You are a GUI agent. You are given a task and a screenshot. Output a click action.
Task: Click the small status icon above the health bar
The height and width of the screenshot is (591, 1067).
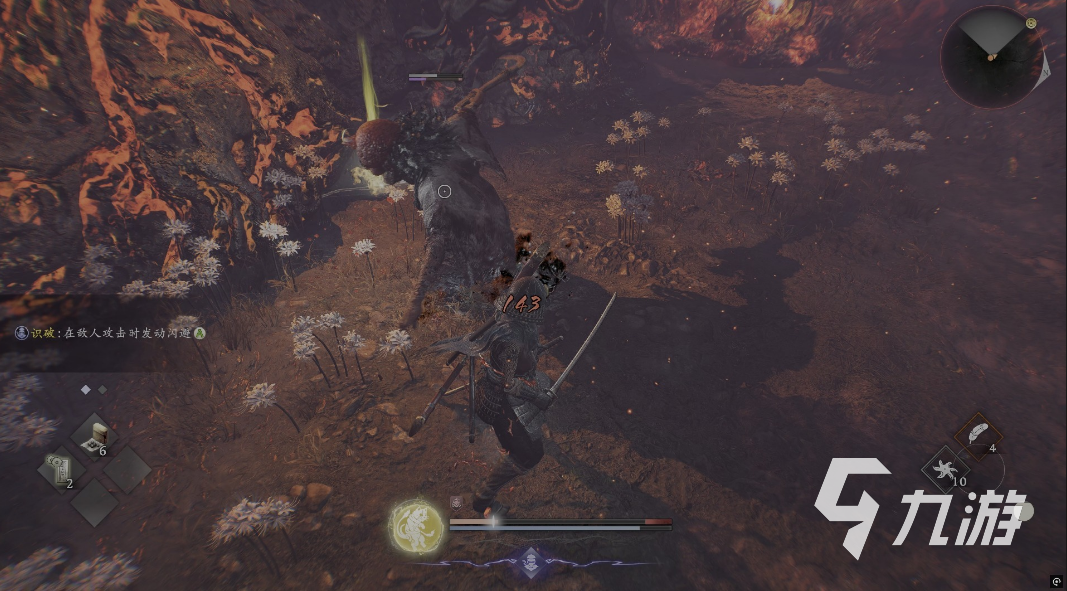456,503
